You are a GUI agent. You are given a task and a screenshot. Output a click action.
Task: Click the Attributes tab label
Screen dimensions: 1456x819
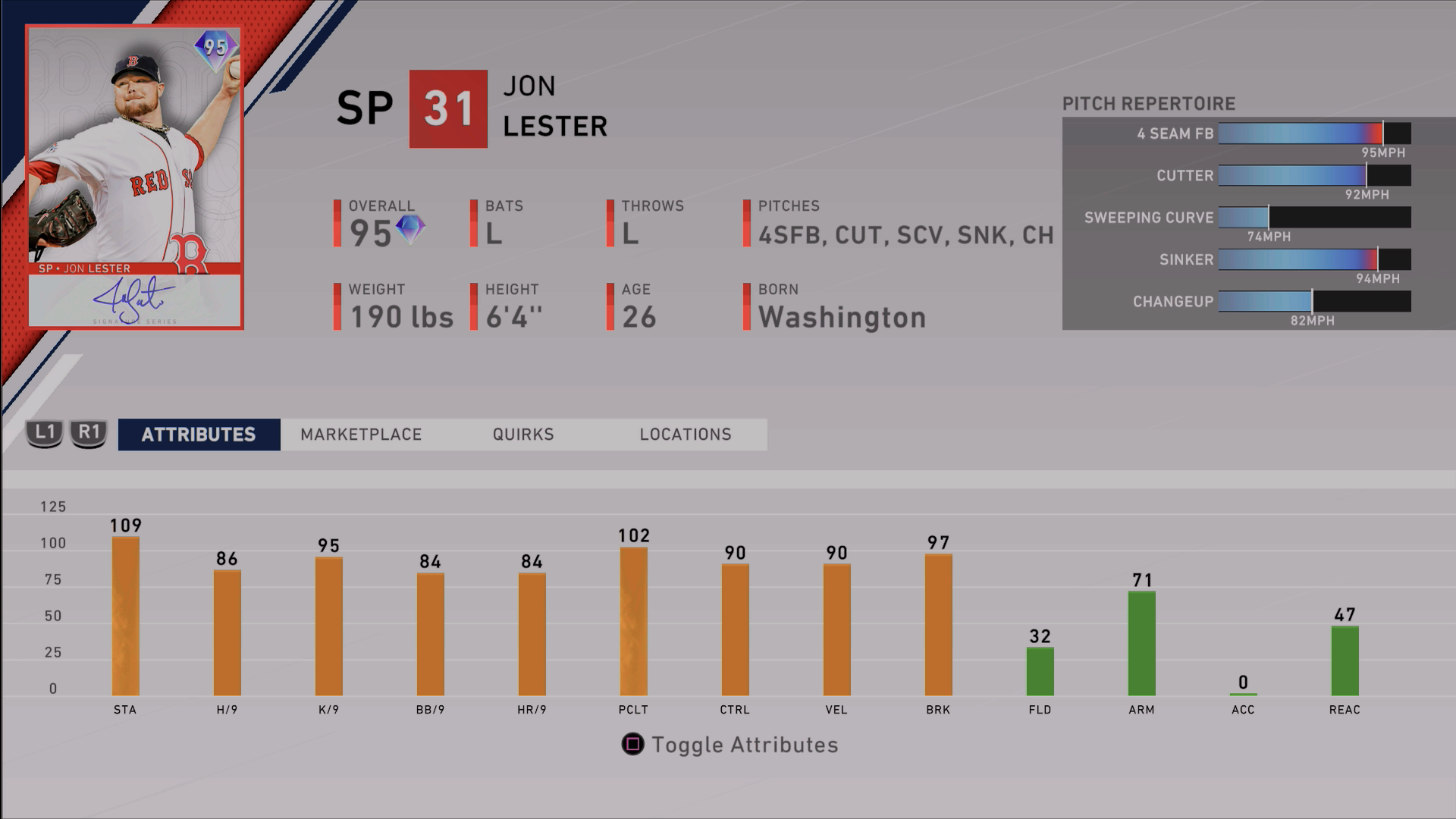[x=199, y=435]
